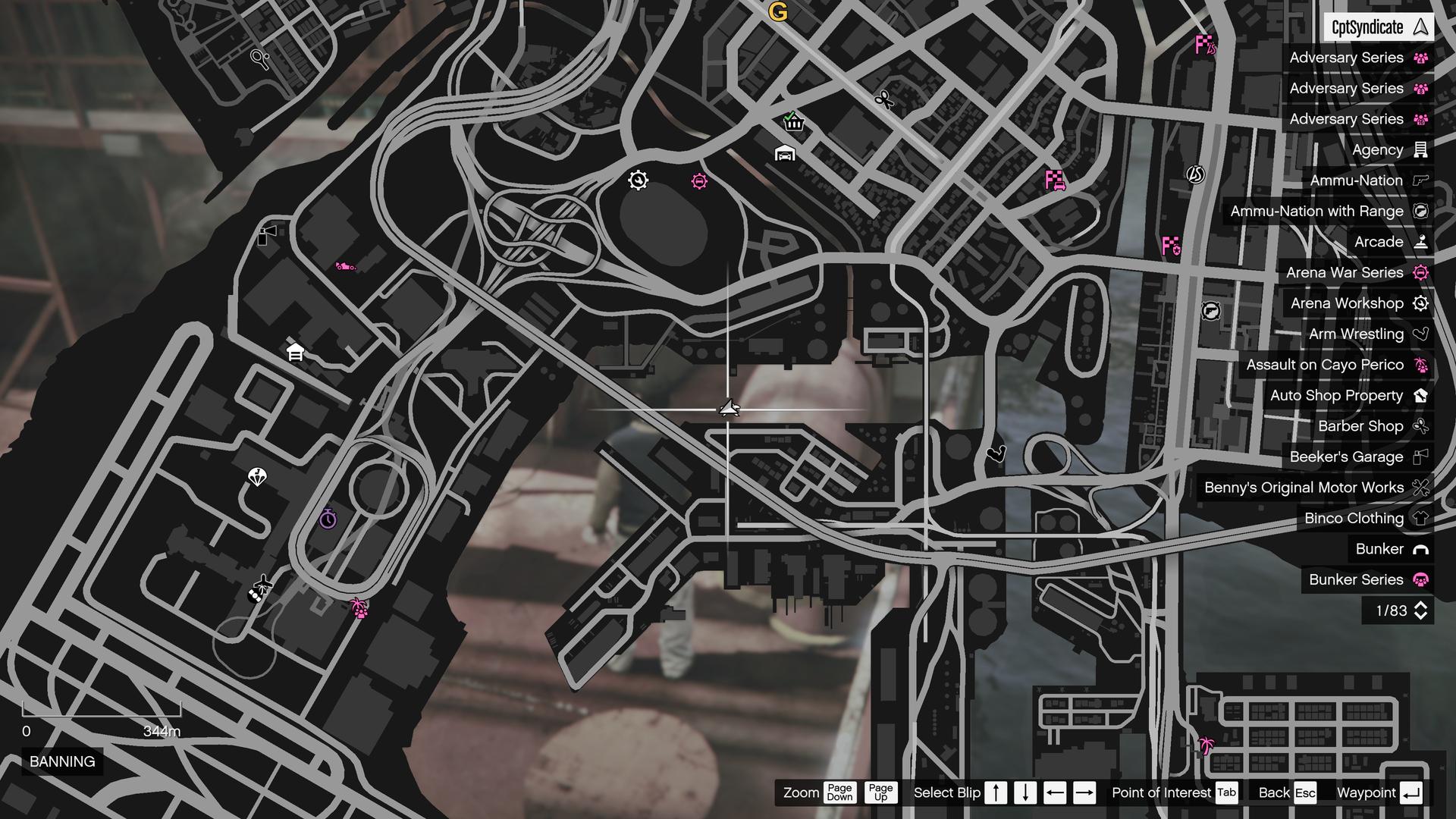The width and height of the screenshot is (1456, 819).
Task: Click the Arena Workshop gear blip on map
Action: click(x=639, y=179)
